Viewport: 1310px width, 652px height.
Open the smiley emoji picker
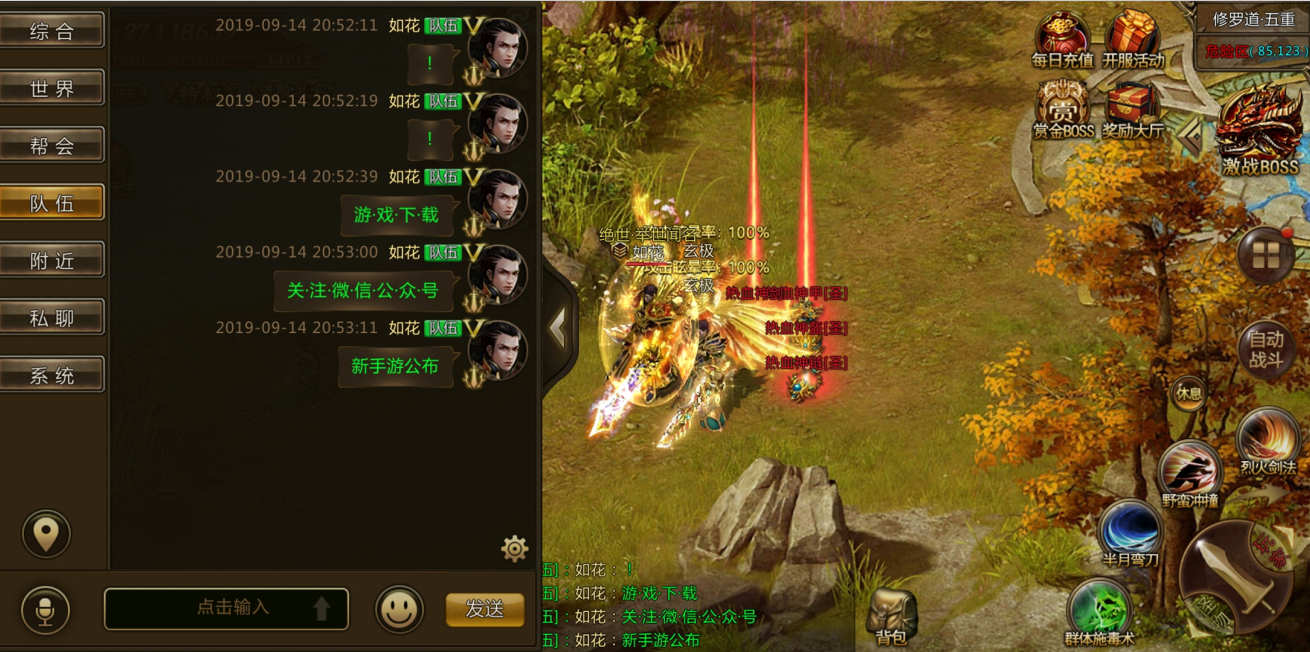399,609
